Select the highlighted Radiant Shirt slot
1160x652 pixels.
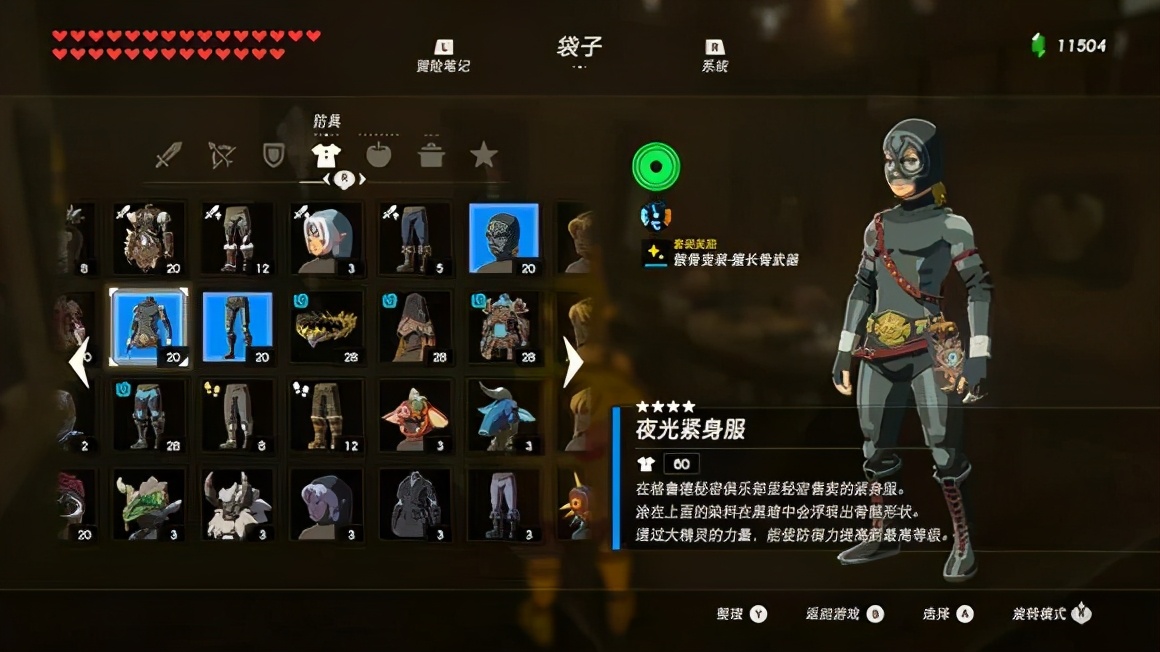tap(148, 327)
